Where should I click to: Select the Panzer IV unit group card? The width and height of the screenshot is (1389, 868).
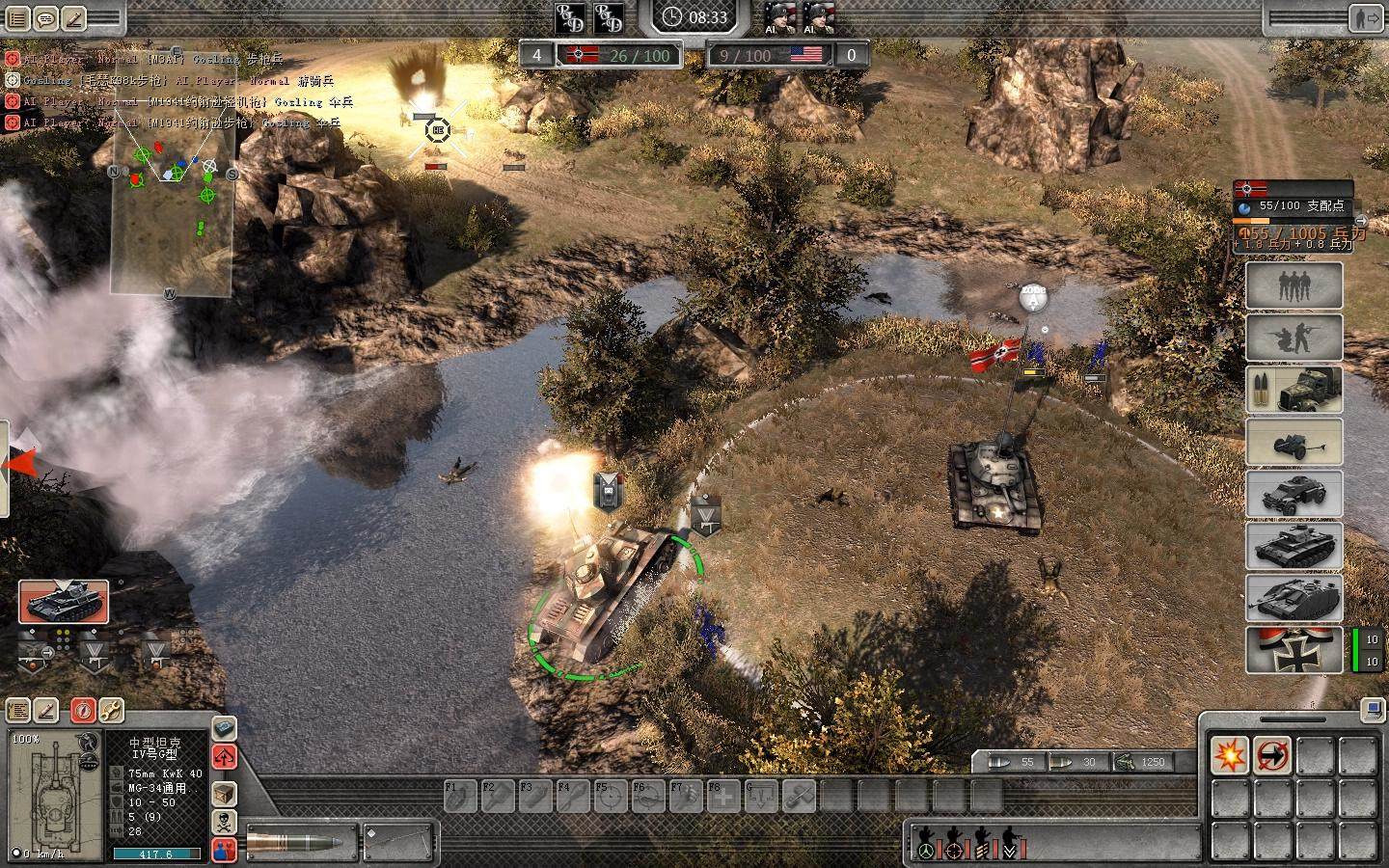pyautogui.click(x=64, y=602)
